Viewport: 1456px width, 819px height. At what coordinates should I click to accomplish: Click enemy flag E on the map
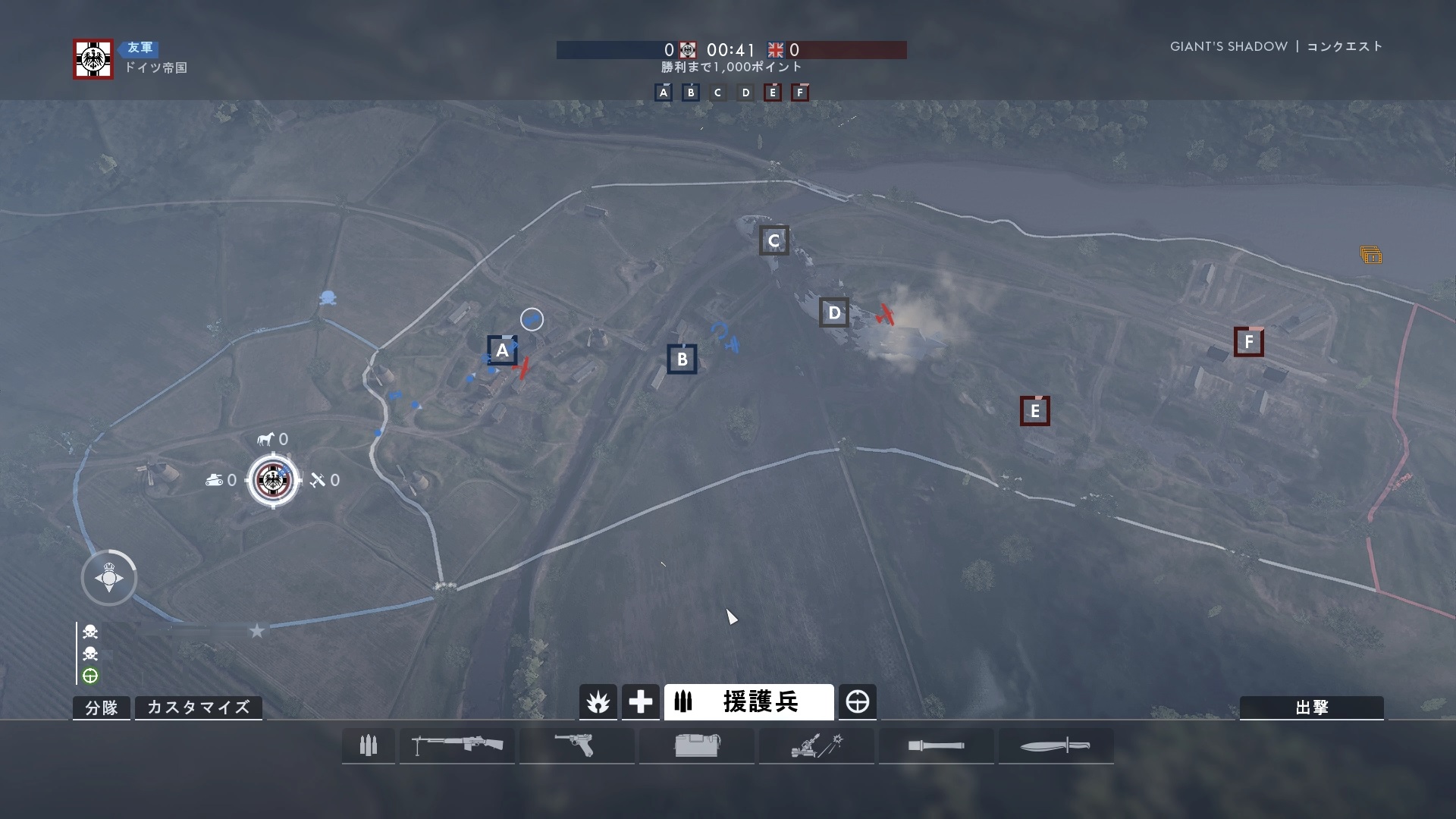[1034, 411]
